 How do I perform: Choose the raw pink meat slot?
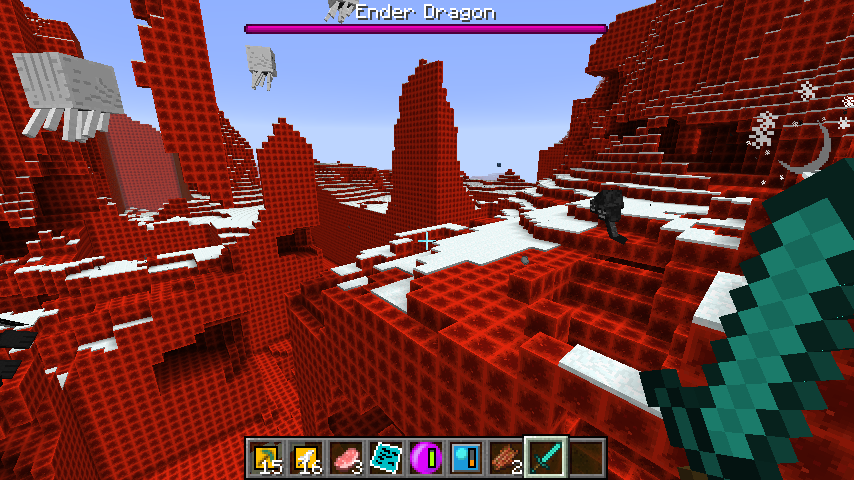click(347, 458)
